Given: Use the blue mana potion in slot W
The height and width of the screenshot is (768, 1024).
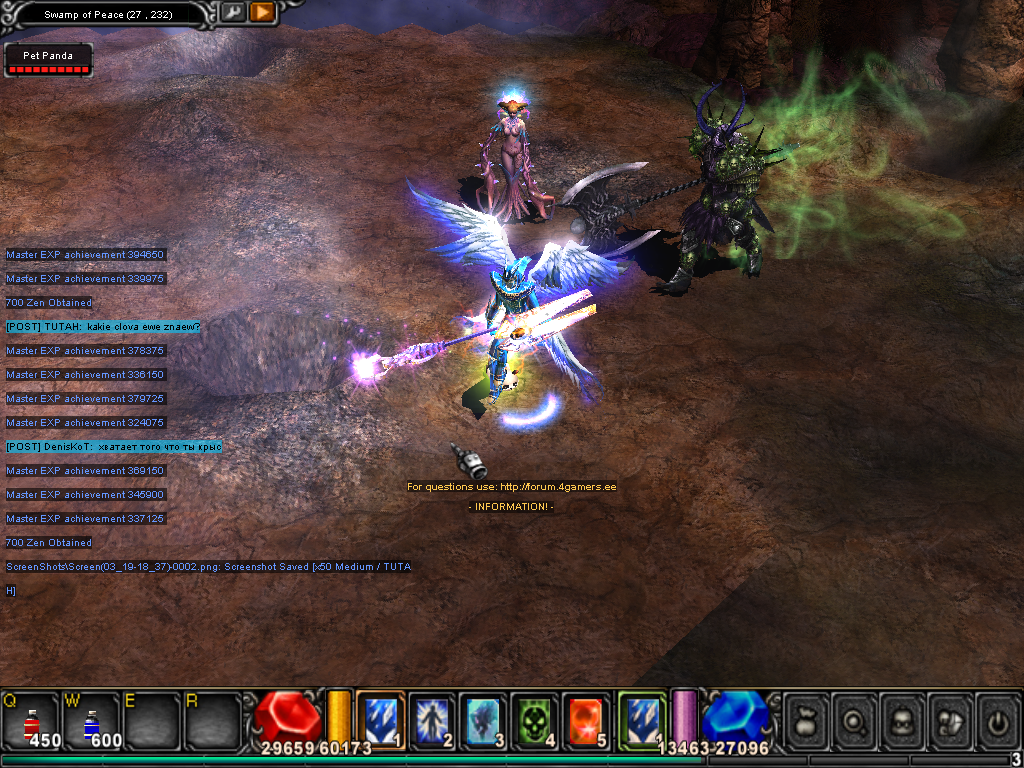Looking at the screenshot, I should [x=91, y=720].
